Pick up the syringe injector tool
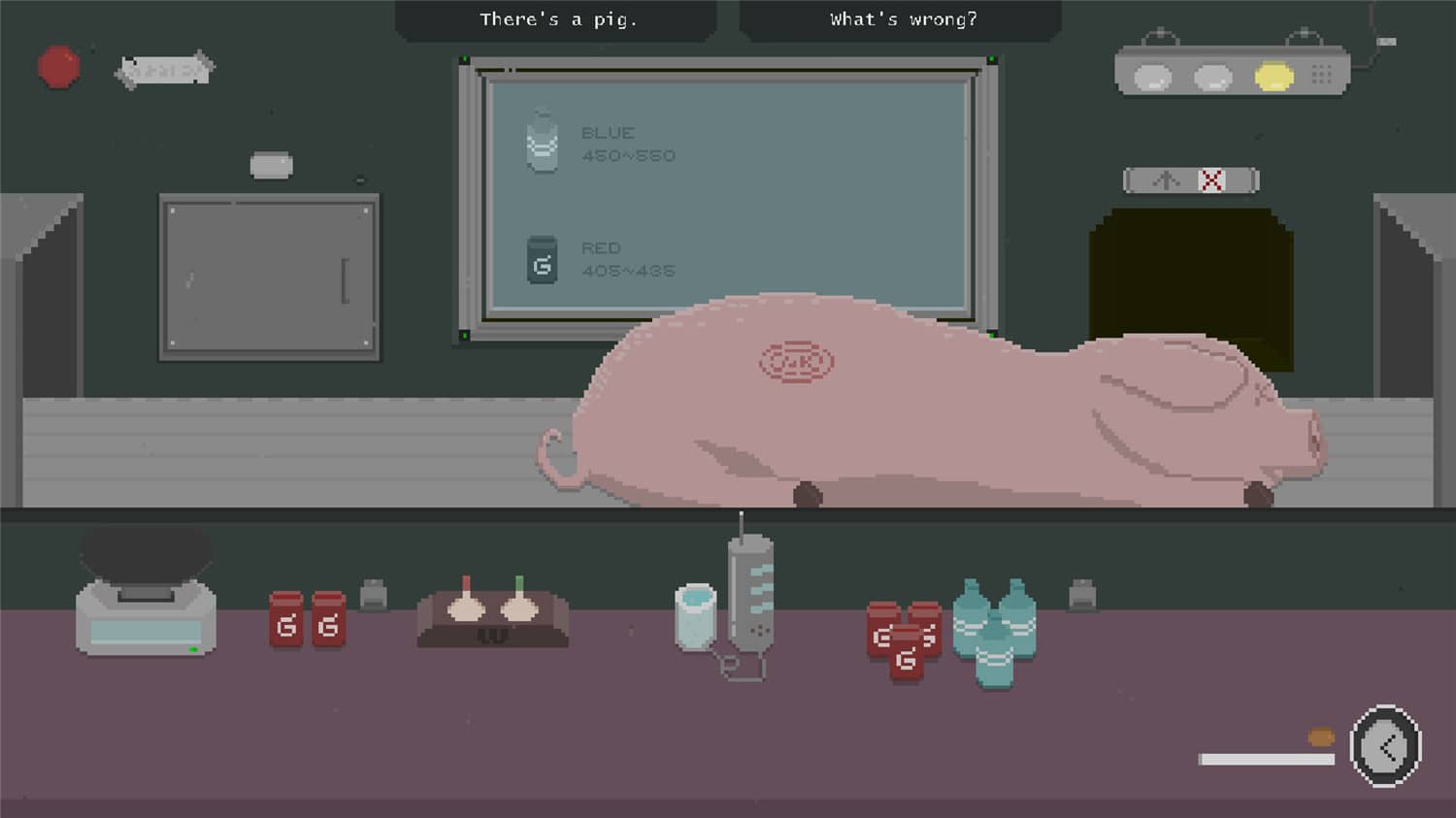Screen dimensions: 1456x818 coord(749,593)
